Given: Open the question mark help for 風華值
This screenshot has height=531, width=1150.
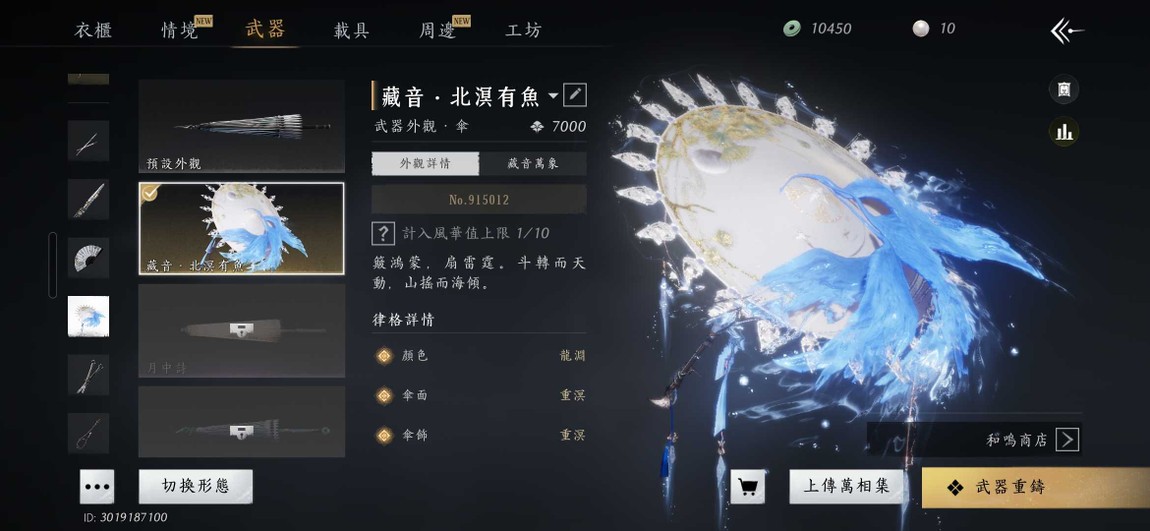Looking at the screenshot, I should [x=382, y=233].
